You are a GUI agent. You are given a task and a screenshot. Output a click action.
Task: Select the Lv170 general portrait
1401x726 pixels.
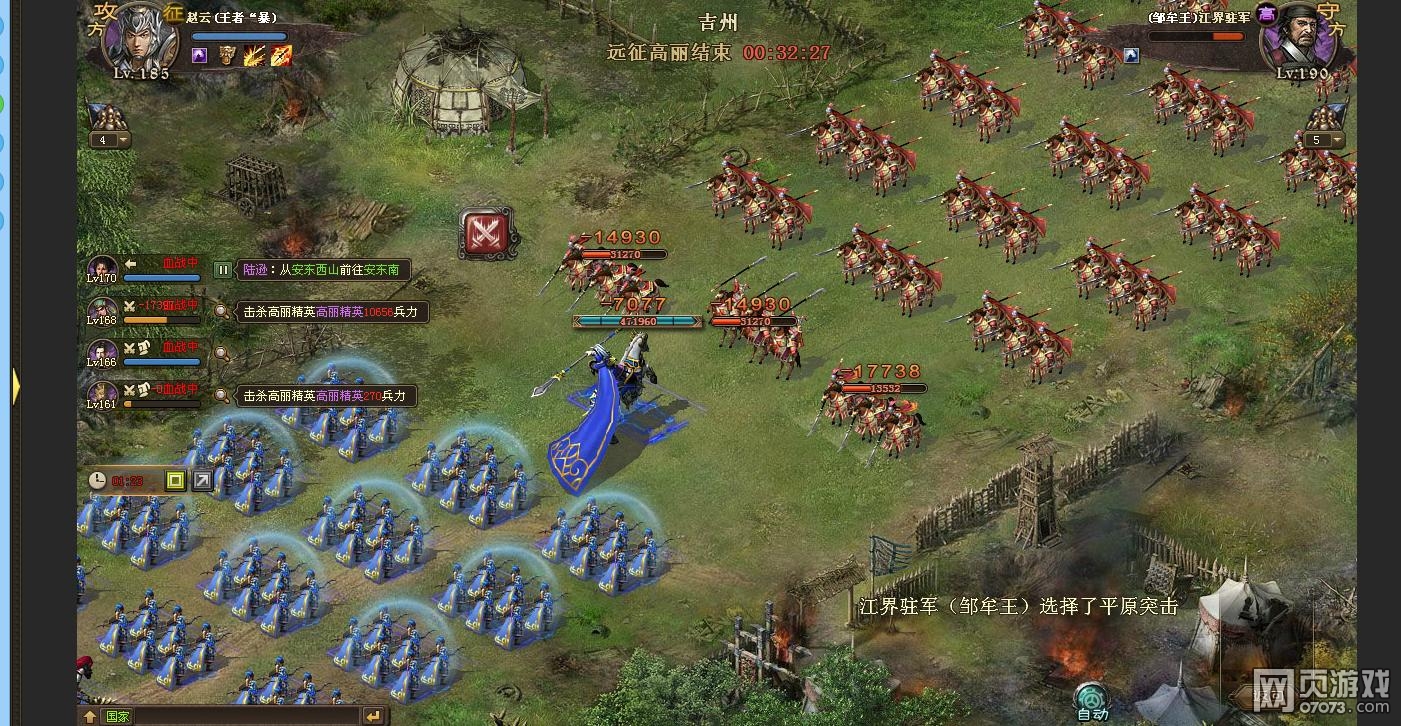click(102, 268)
